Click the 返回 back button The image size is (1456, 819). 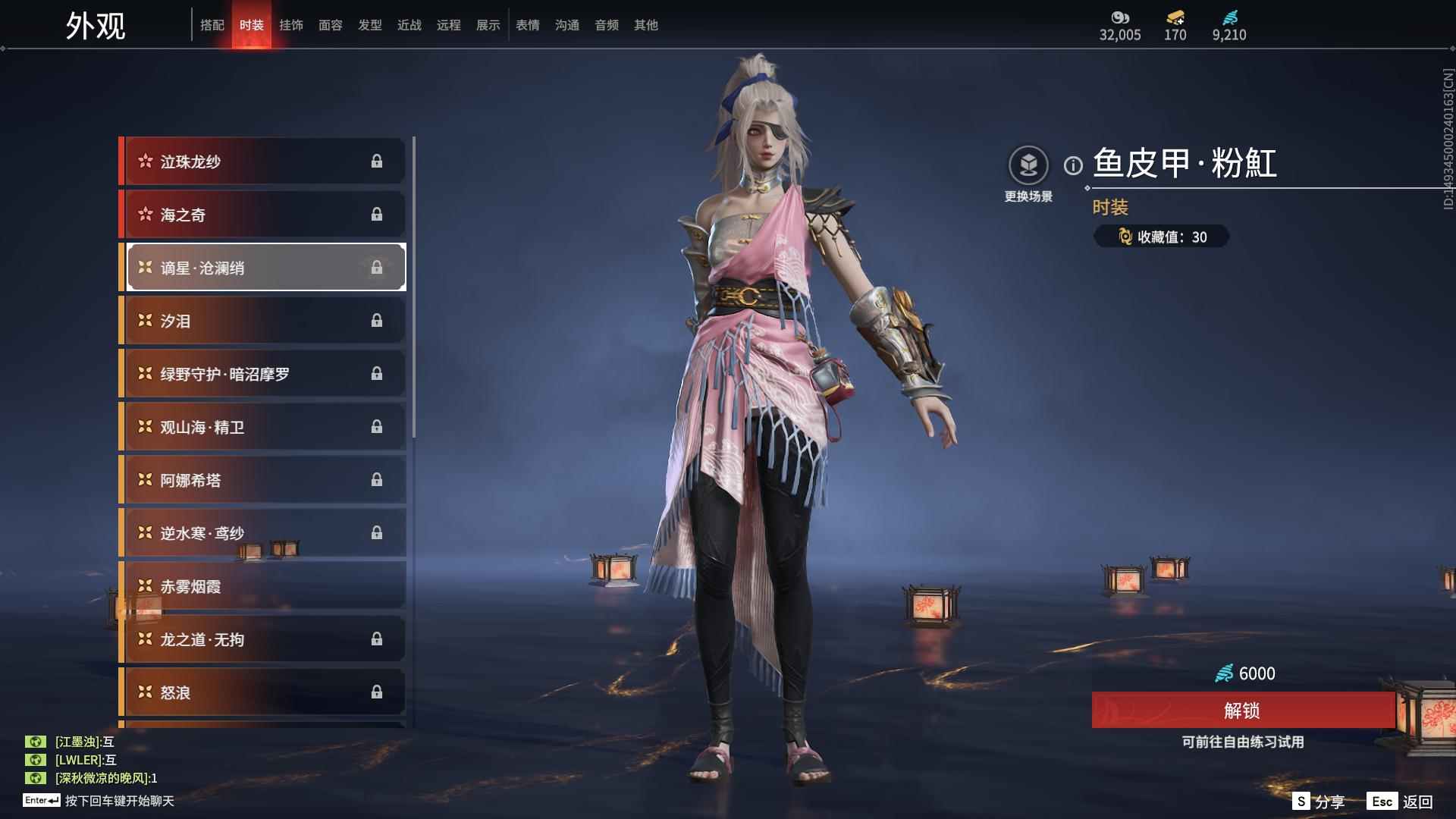coord(1401,802)
